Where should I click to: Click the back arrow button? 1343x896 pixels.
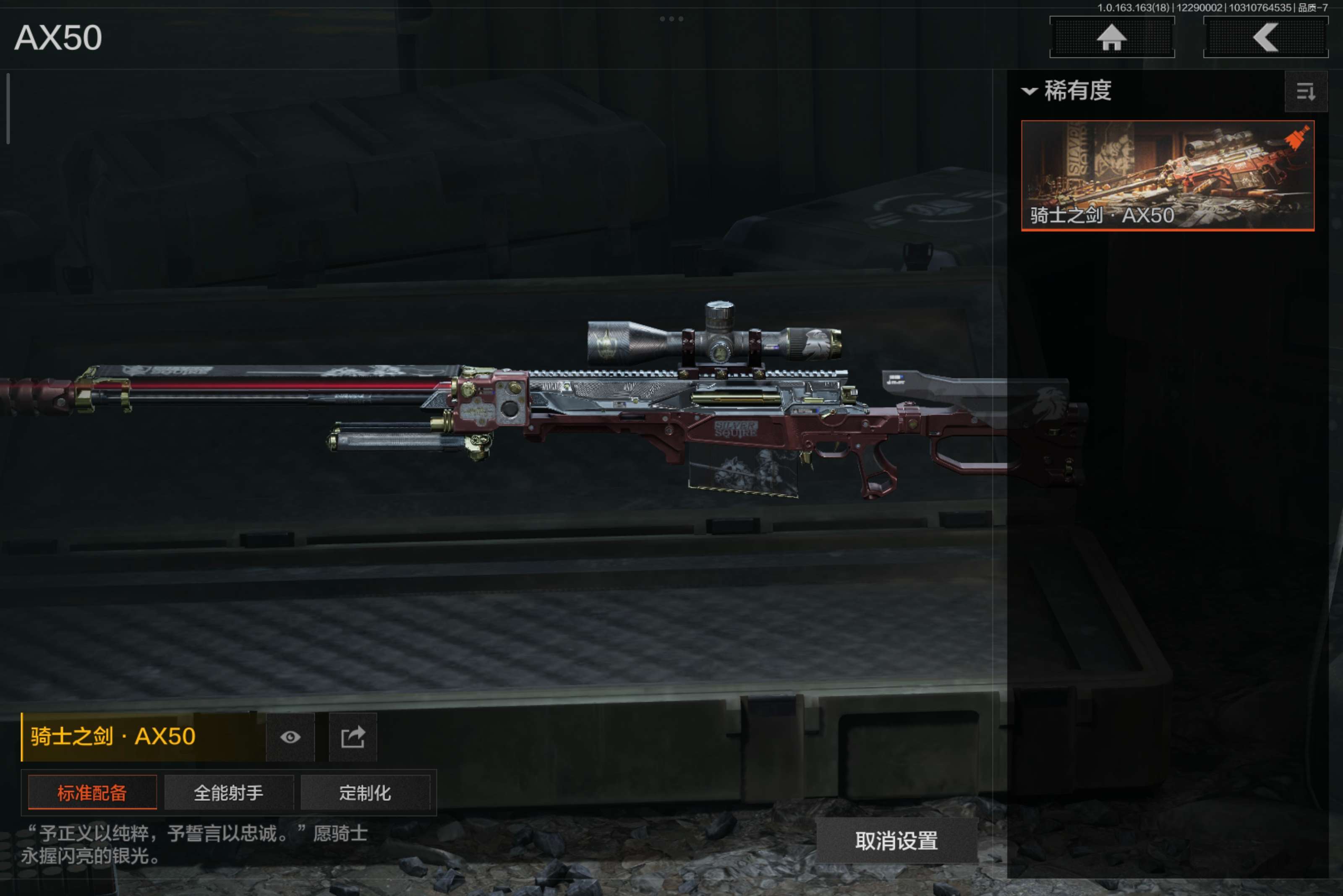coord(1265,38)
